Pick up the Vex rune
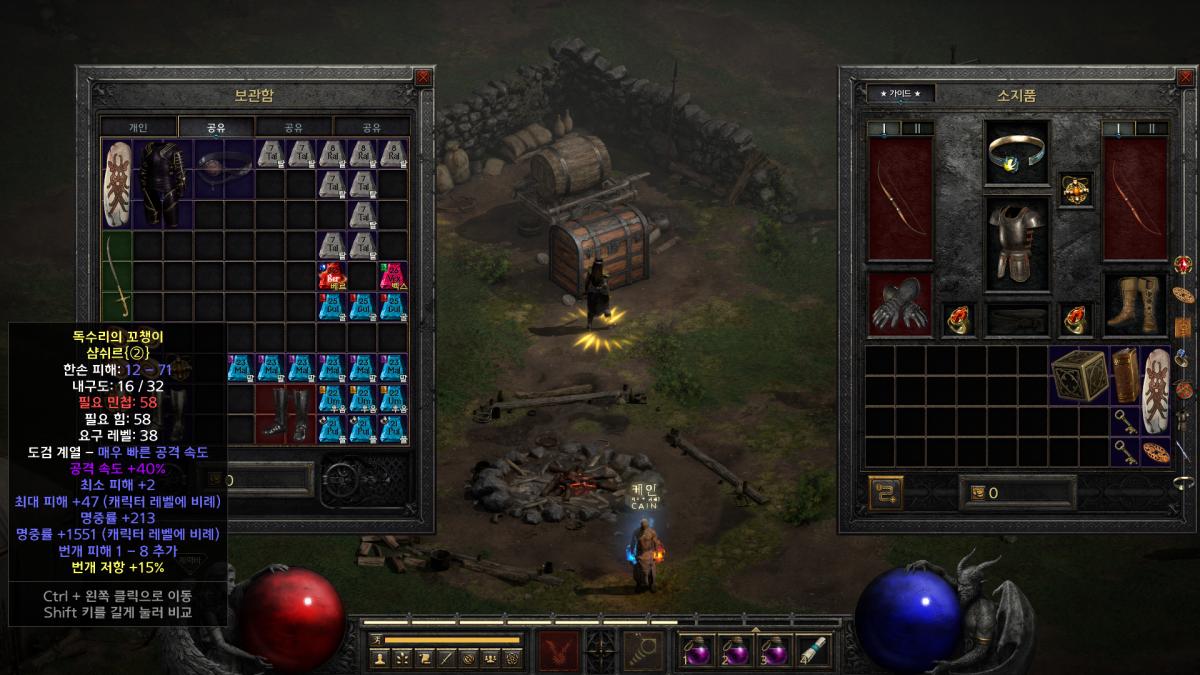Viewport: 1200px width, 675px height. tap(393, 276)
